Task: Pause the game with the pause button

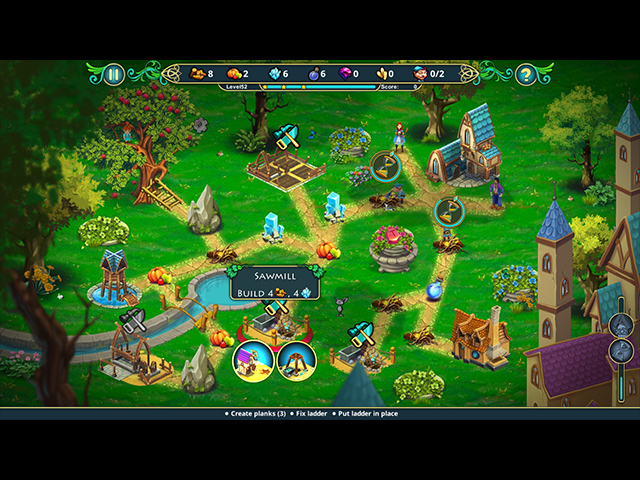Action: coord(114,74)
